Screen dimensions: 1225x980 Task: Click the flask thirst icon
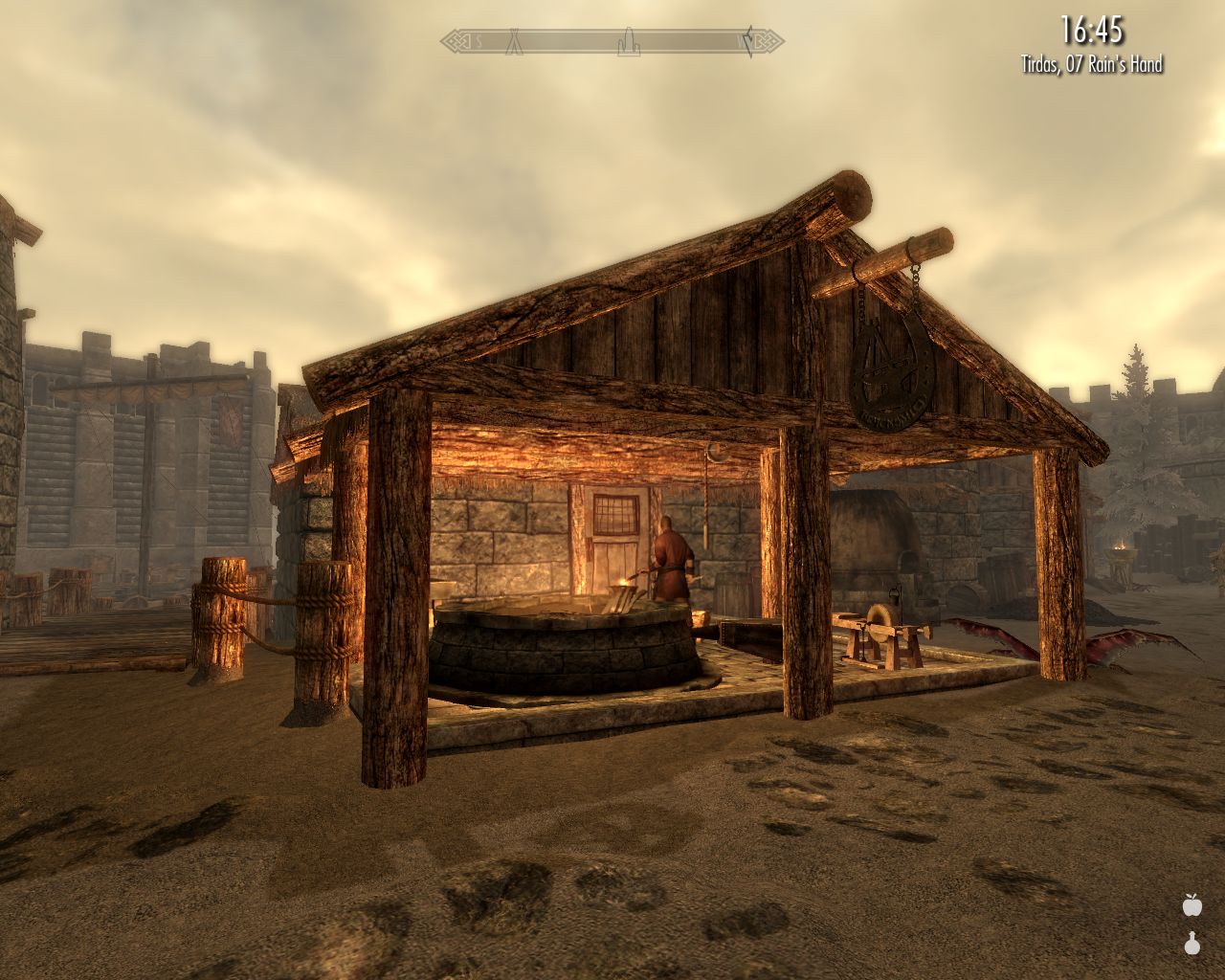click(1192, 946)
